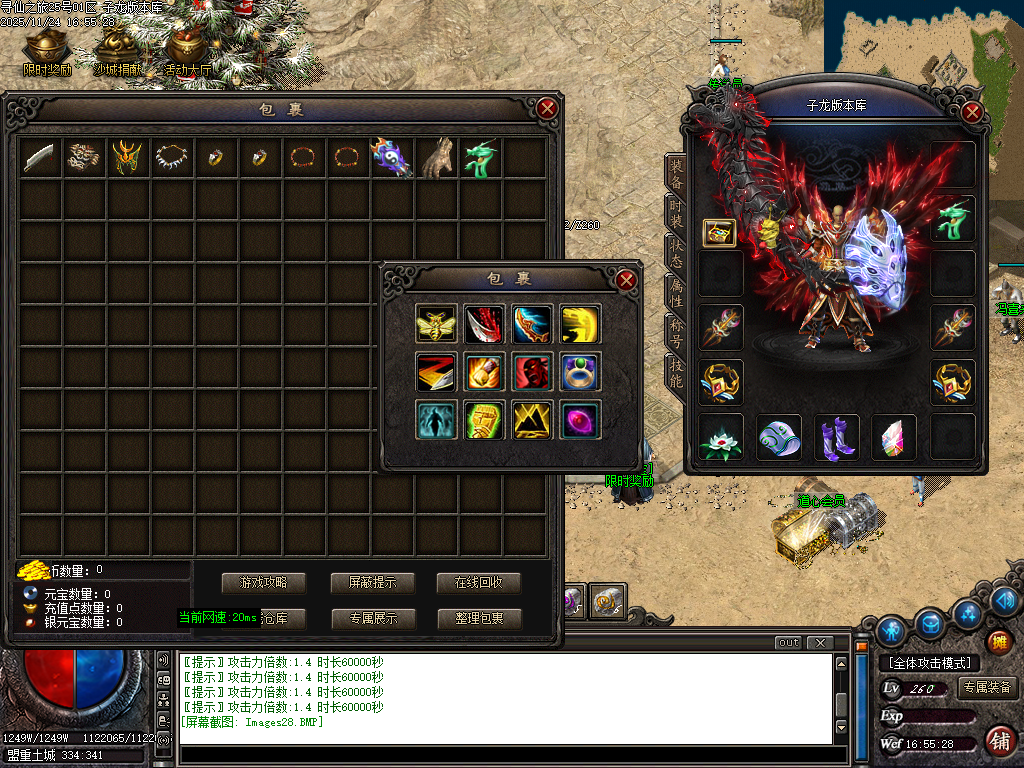Switch to the 技能 skills tab

point(677,370)
